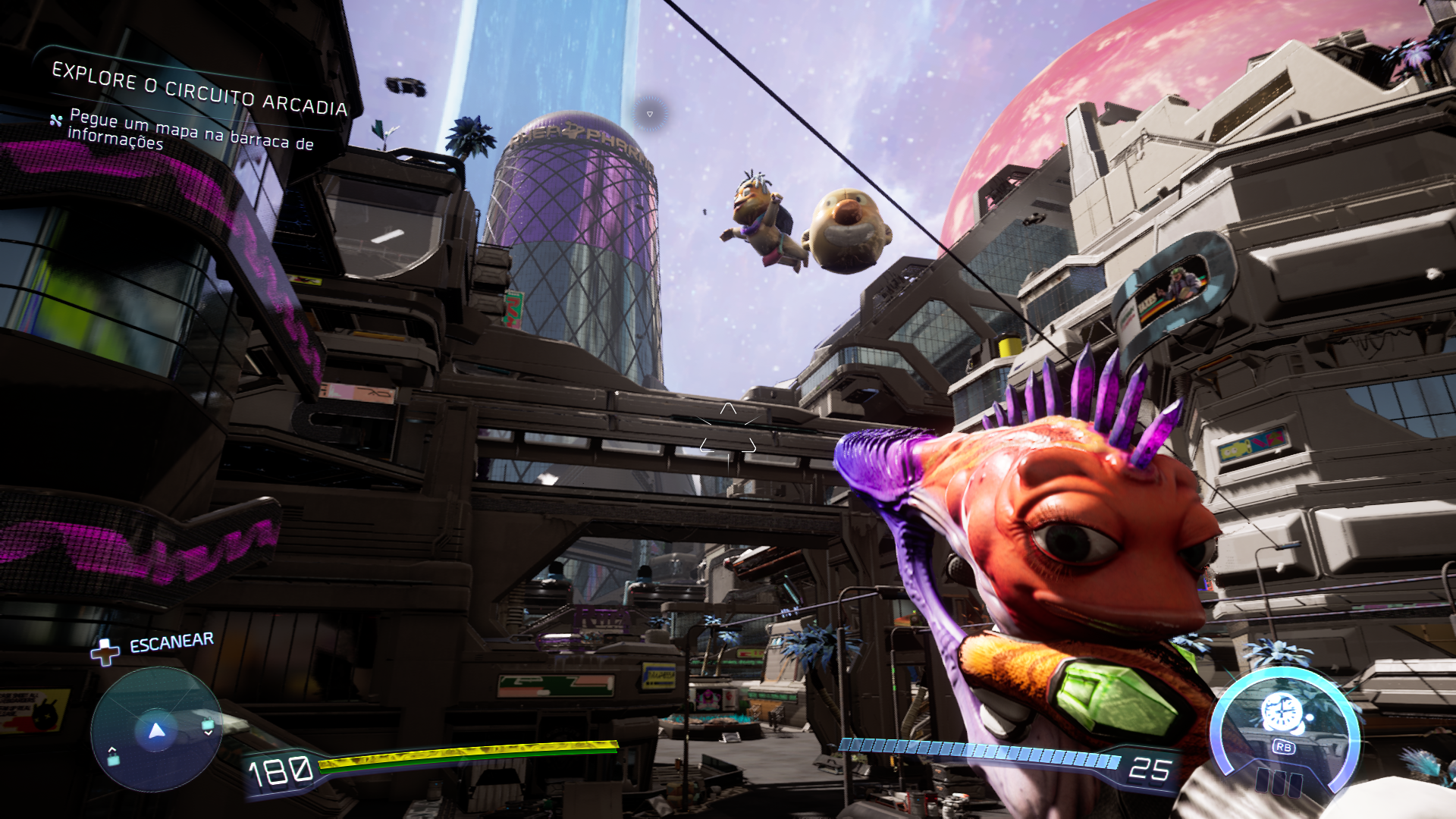This screenshot has width=1456, height=819.
Task: Click the waypoint marker in the sky
Action: tap(650, 114)
